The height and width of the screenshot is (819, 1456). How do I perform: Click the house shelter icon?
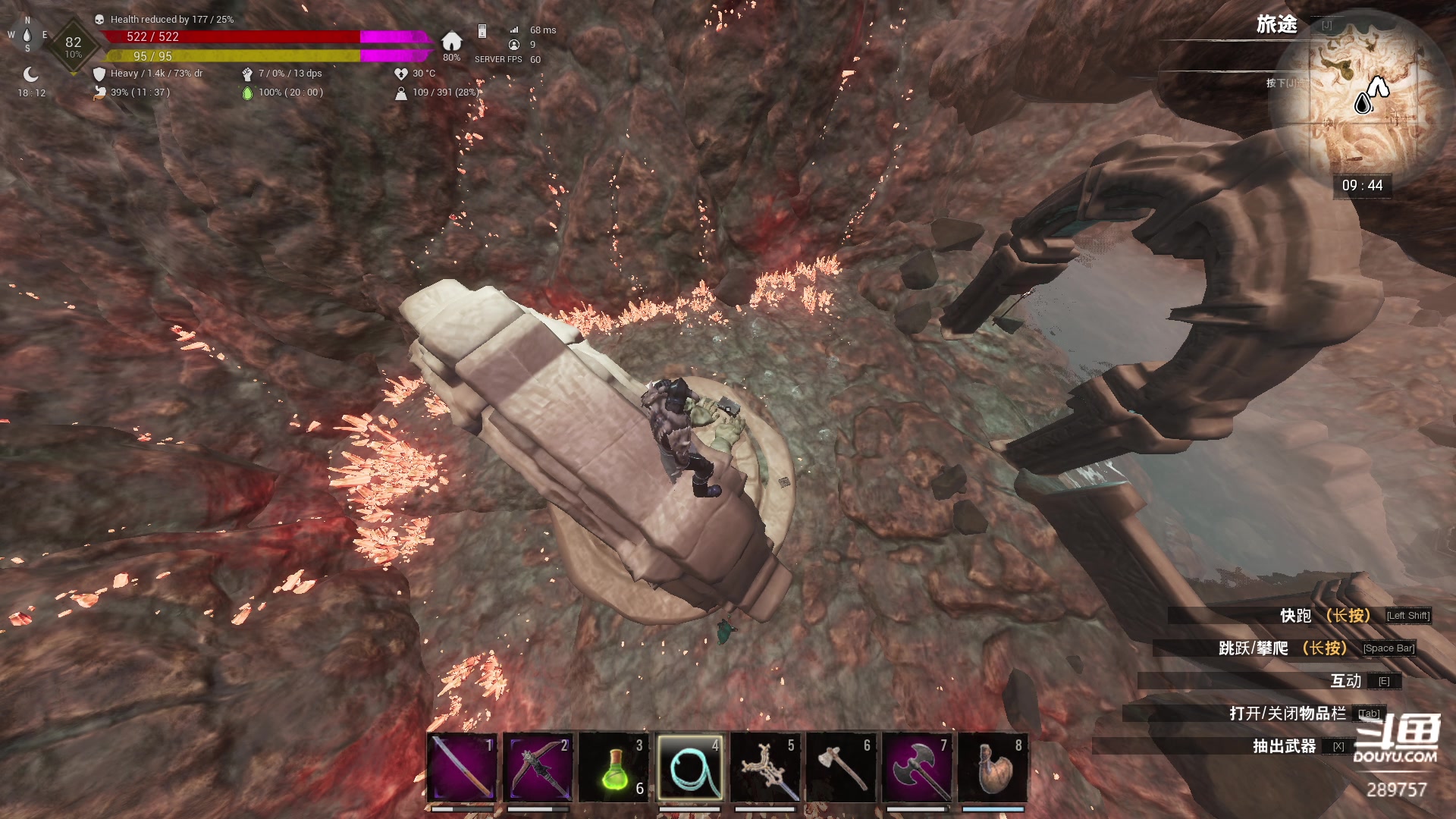pyautogui.click(x=452, y=41)
